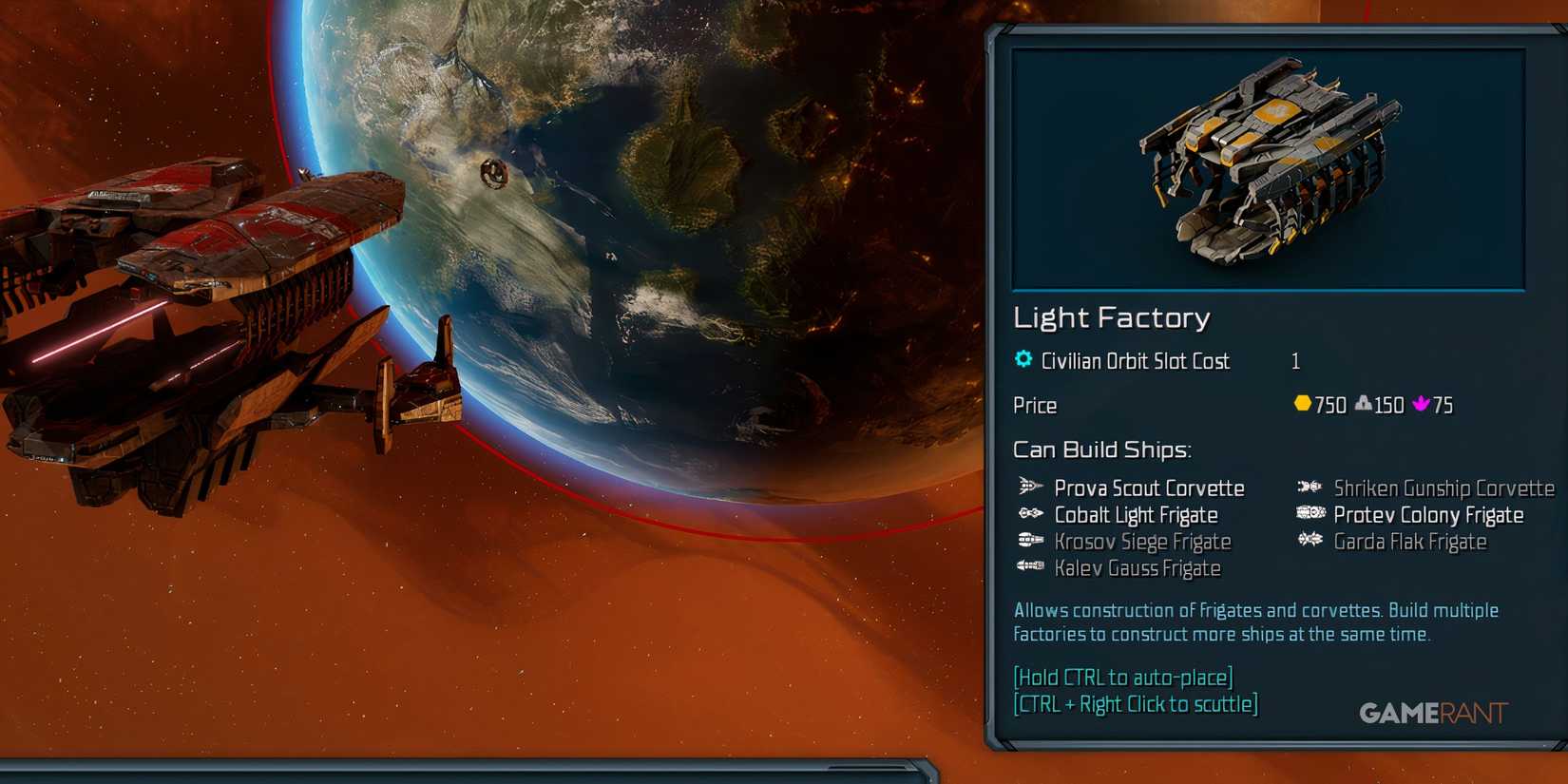Click the orbiting station above the planet
This screenshot has height=784, width=1568.
pos(493,173)
